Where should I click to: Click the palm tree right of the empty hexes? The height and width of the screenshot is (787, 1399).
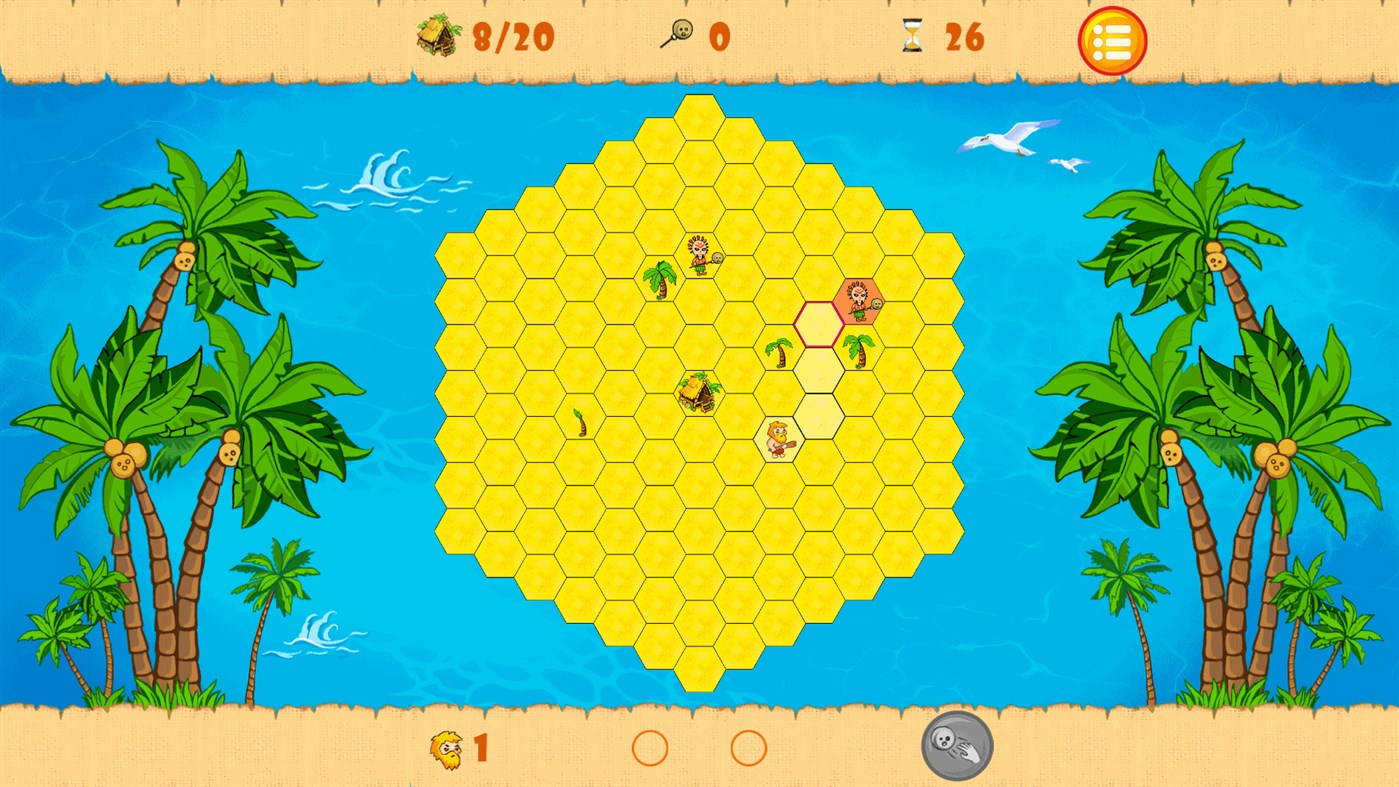[859, 352]
